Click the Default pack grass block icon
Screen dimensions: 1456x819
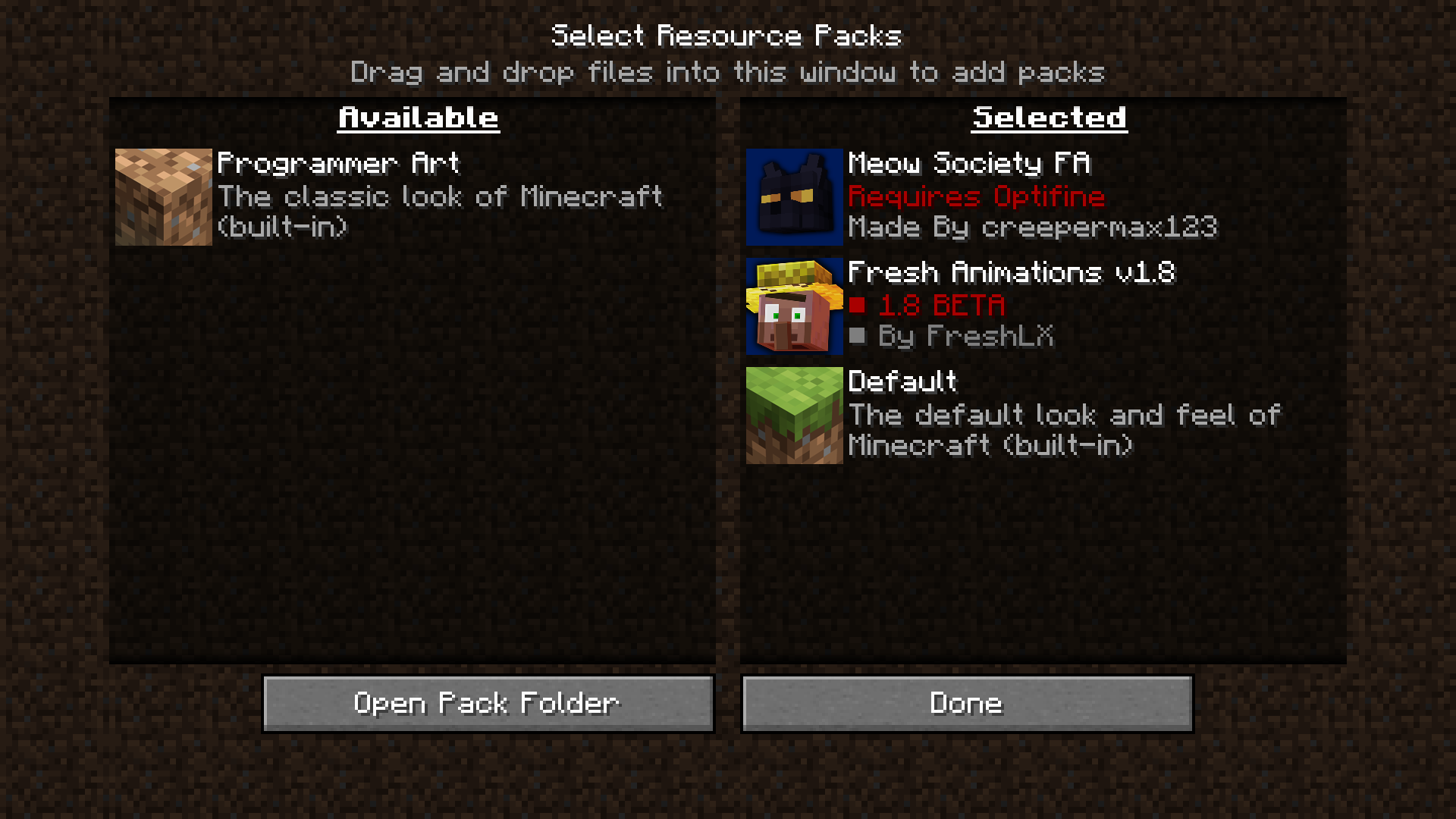[x=793, y=415]
